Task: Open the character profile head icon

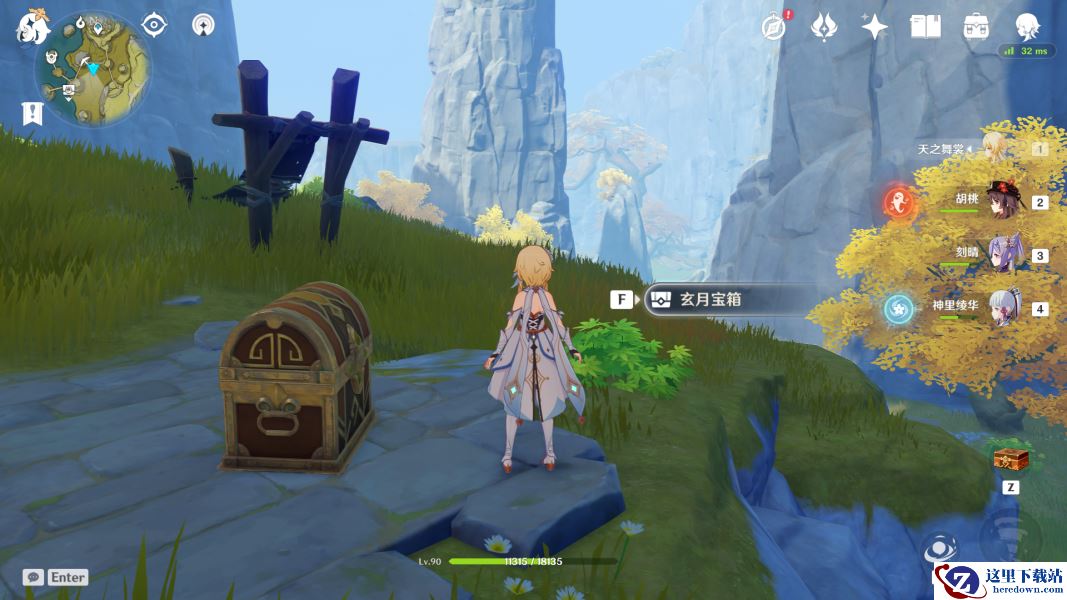Action: [1027, 26]
